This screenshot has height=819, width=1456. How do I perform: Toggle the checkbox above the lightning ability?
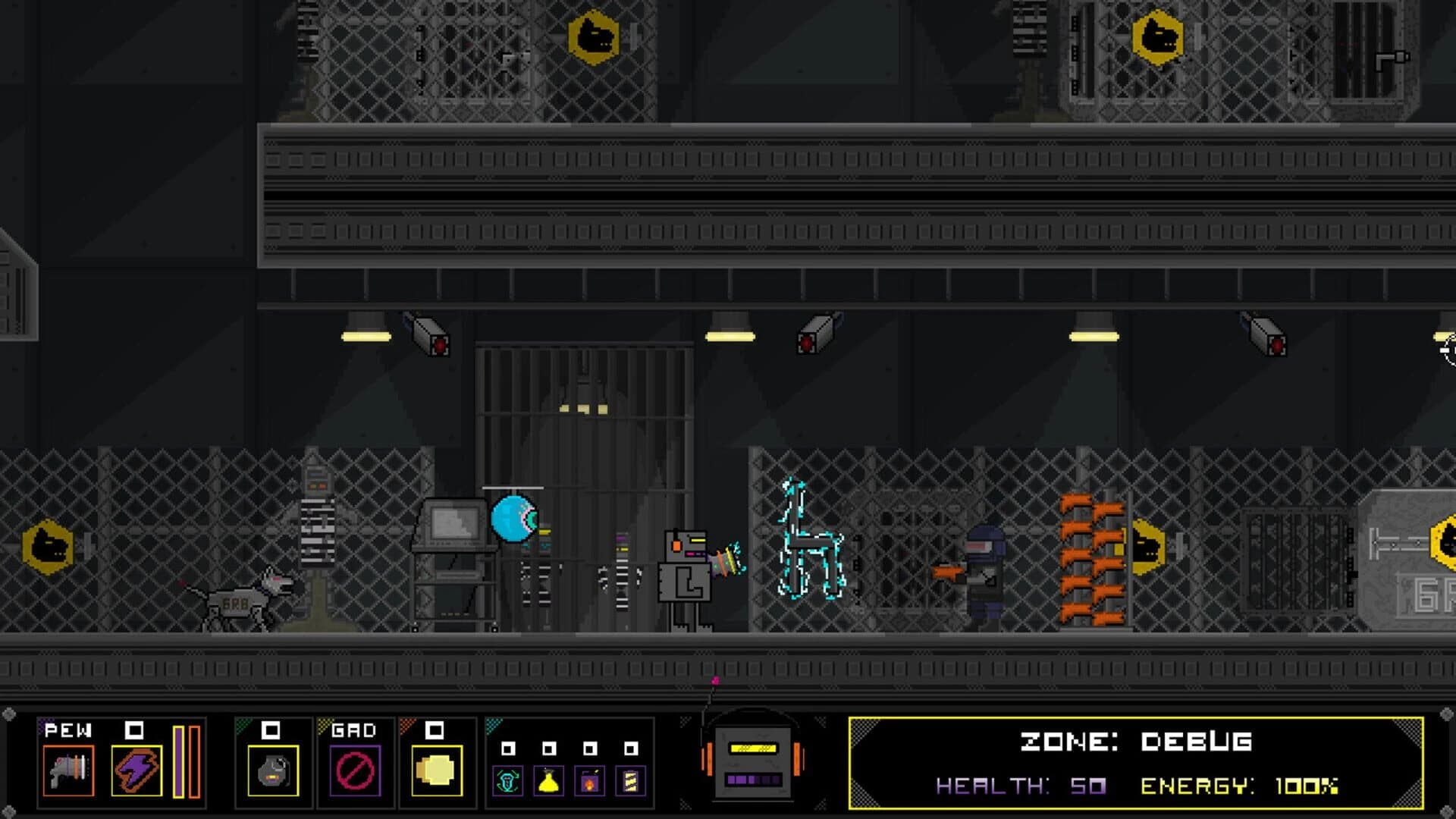point(133,730)
